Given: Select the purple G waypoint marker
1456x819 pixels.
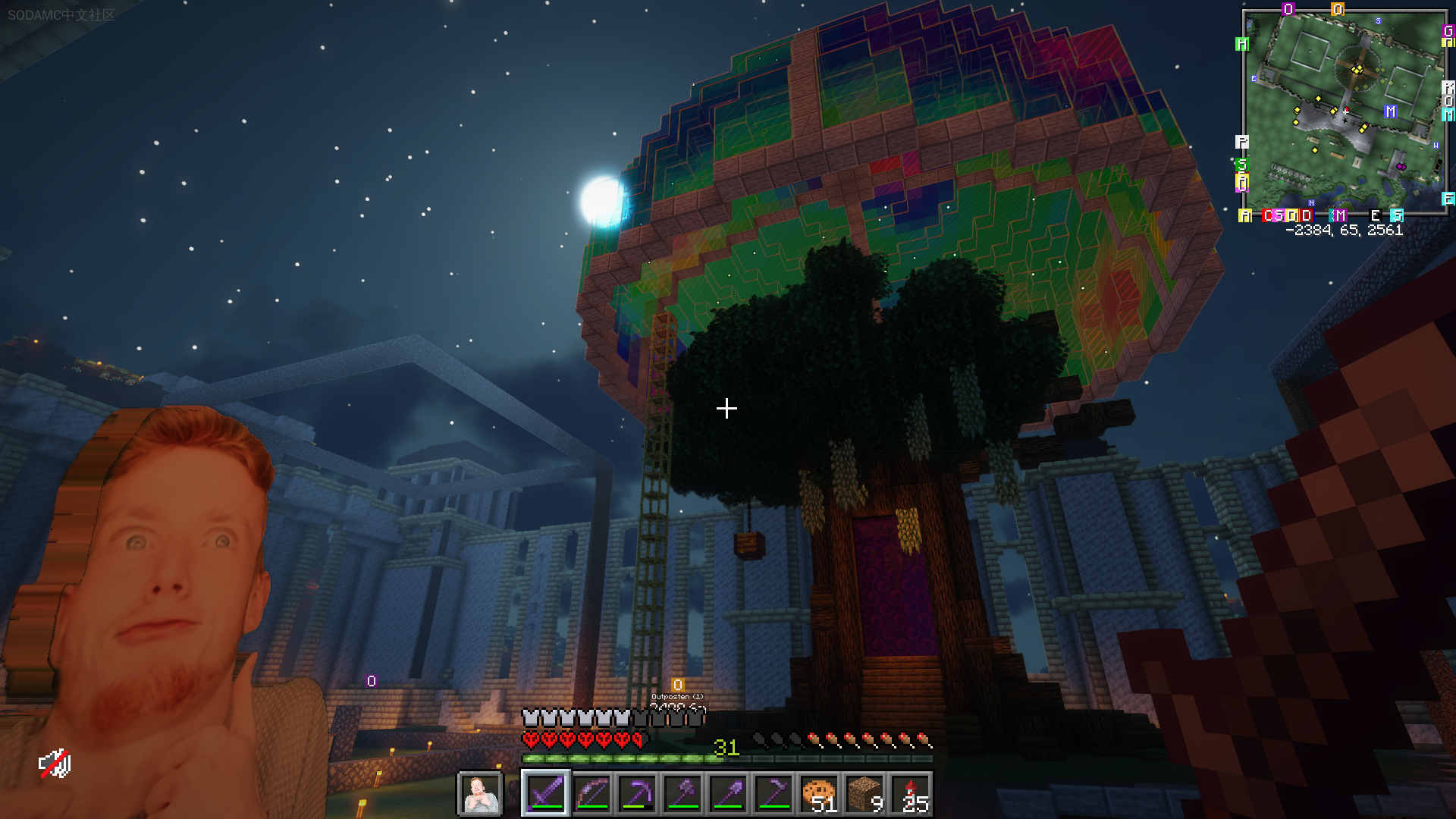Looking at the screenshot, I should click(x=1448, y=31).
